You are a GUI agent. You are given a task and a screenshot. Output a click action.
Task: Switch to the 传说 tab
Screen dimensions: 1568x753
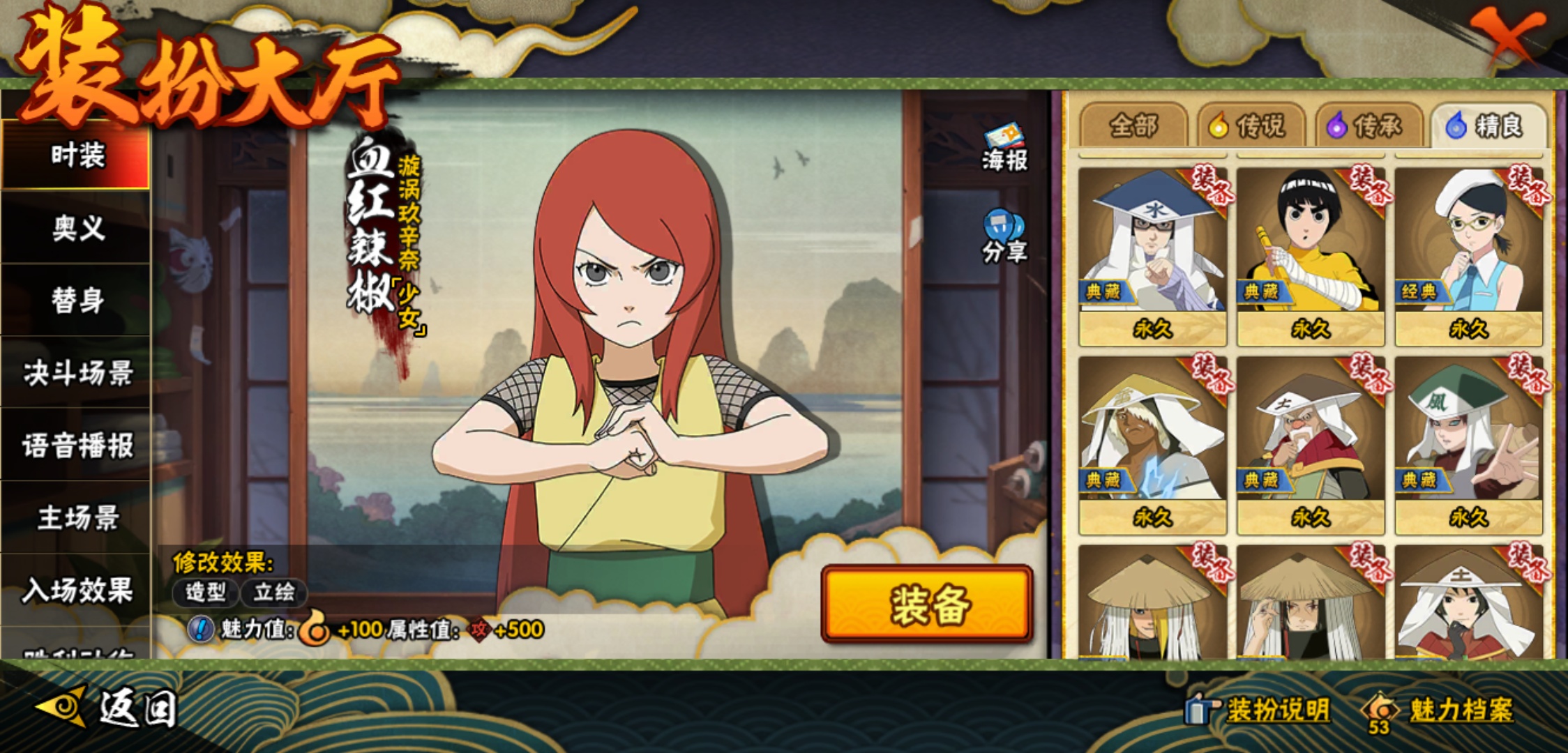(1251, 126)
